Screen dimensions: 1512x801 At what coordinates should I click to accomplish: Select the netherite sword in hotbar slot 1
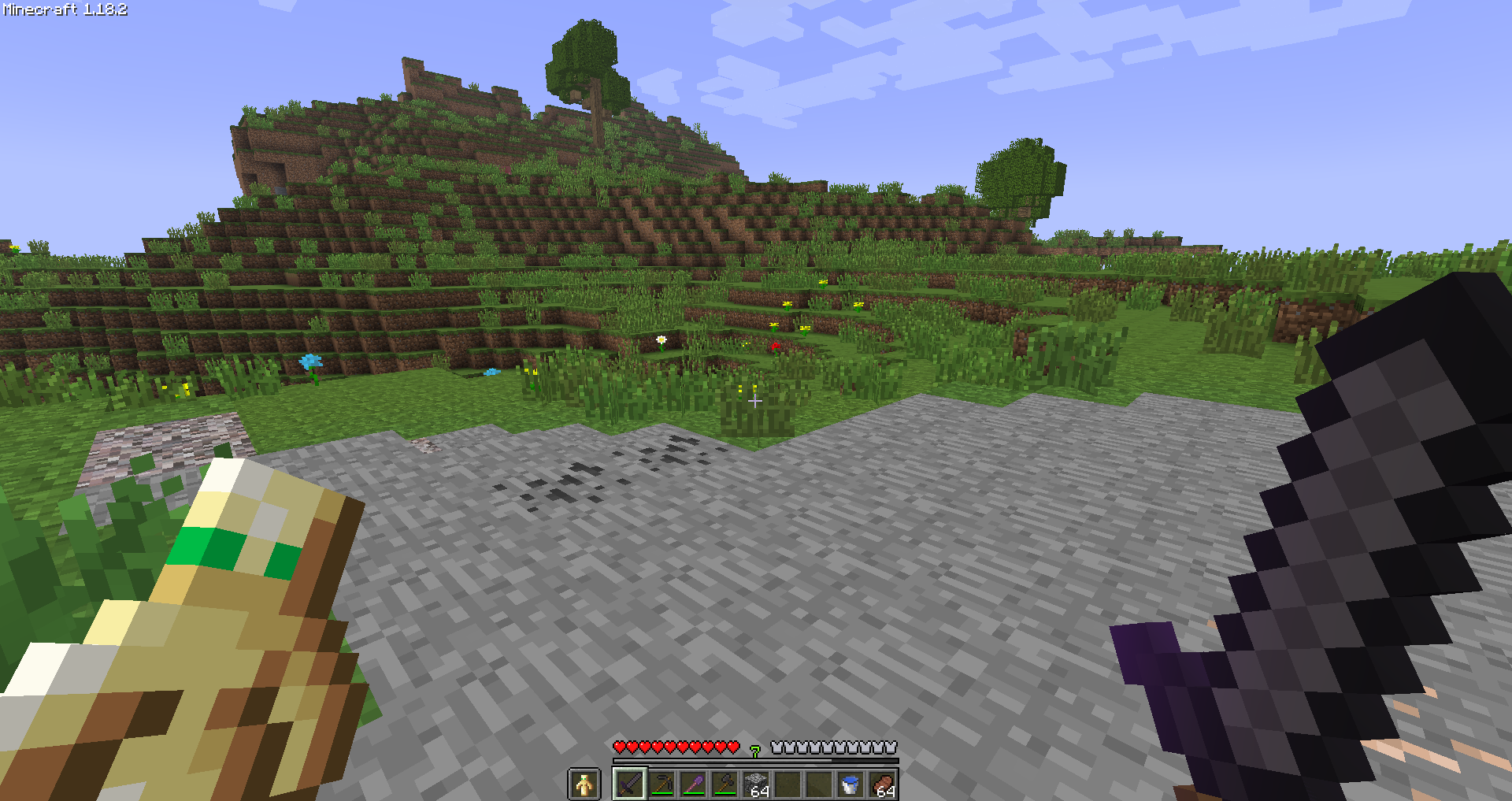pyautogui.click(x=632, y=784)
